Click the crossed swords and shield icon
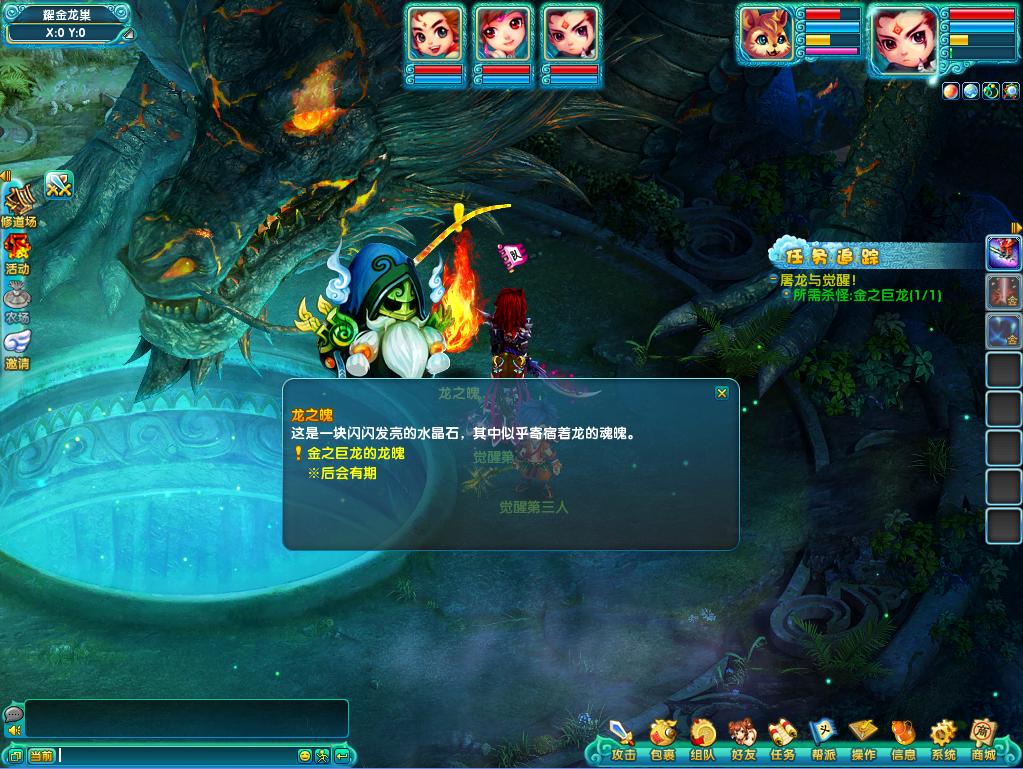Image resolution: width=1023 pixels, height=769 pixels. pos(60,185)
